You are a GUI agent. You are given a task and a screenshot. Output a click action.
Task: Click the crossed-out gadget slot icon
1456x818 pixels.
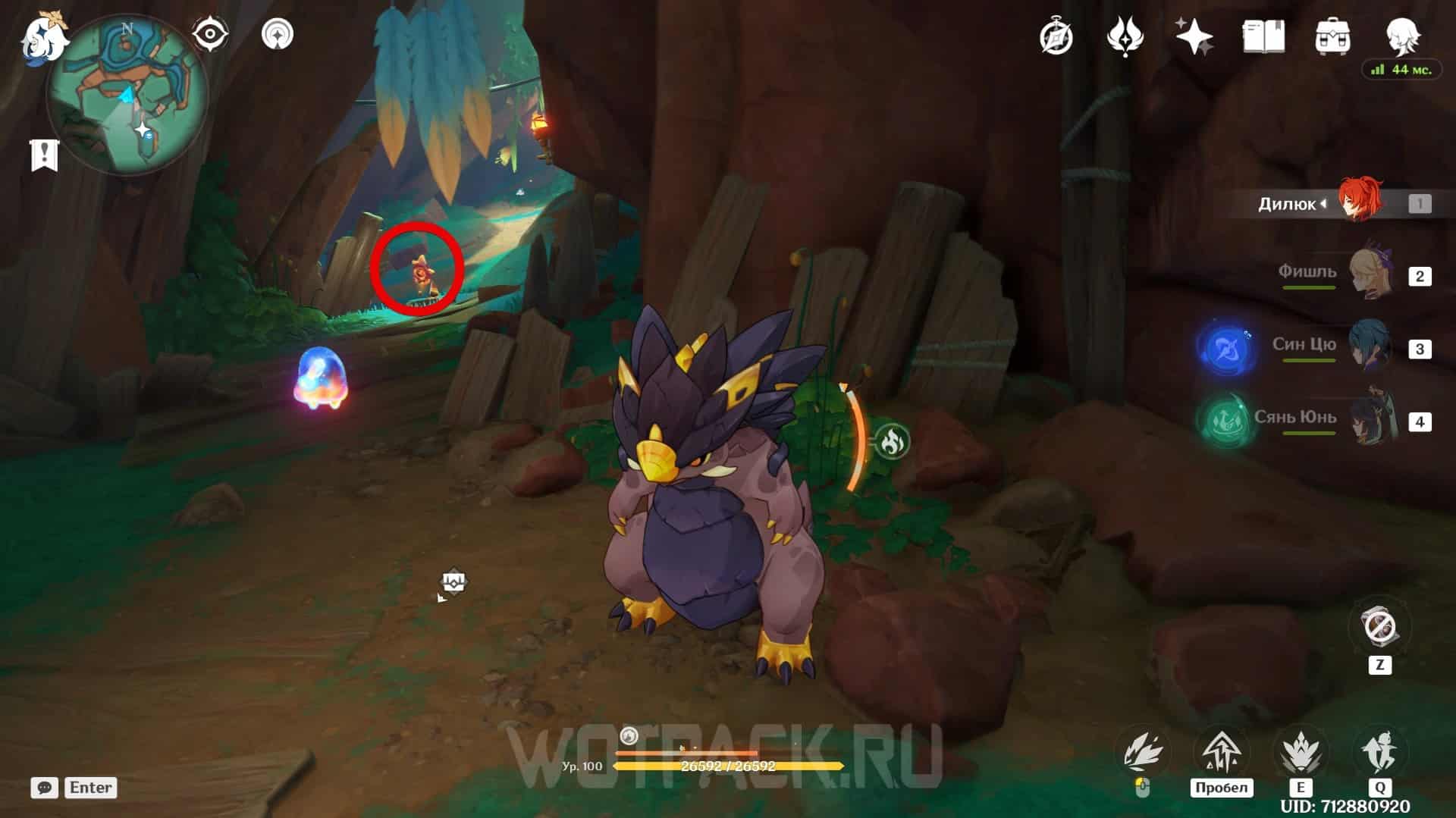click(x=1379, y=628)
